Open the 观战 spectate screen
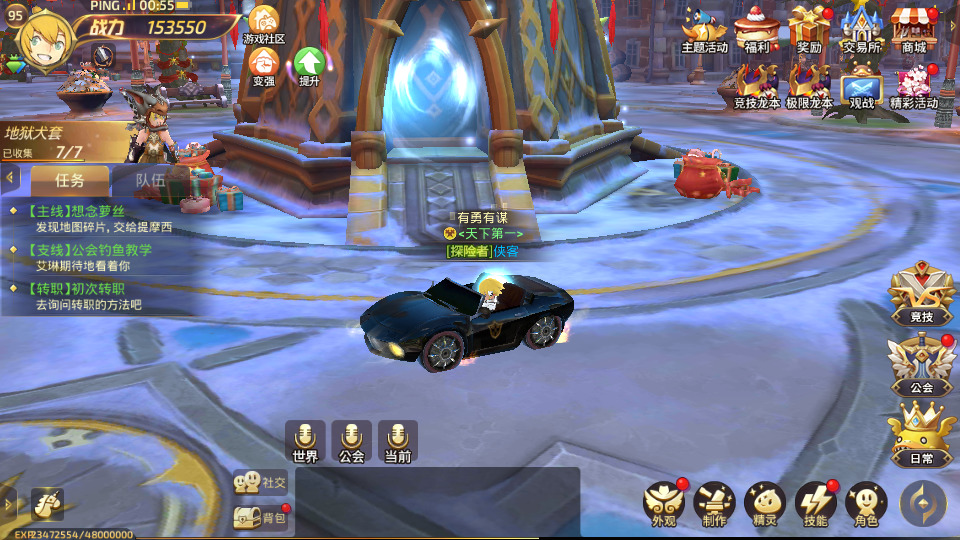 tap(861, 86)
